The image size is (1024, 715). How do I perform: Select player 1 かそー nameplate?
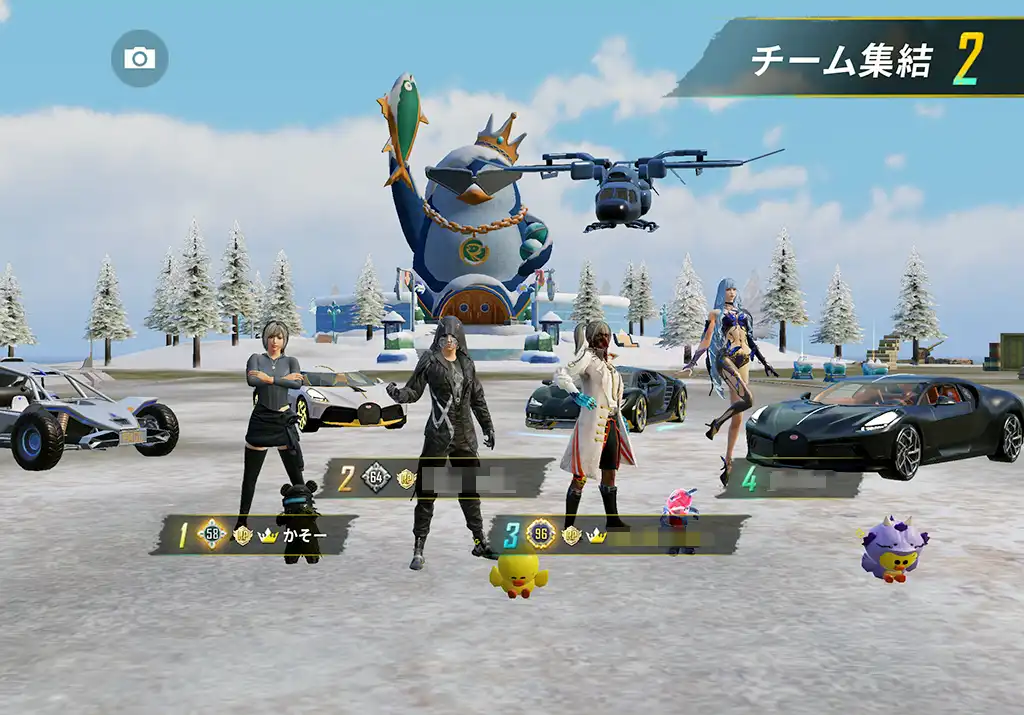(253, 535)
